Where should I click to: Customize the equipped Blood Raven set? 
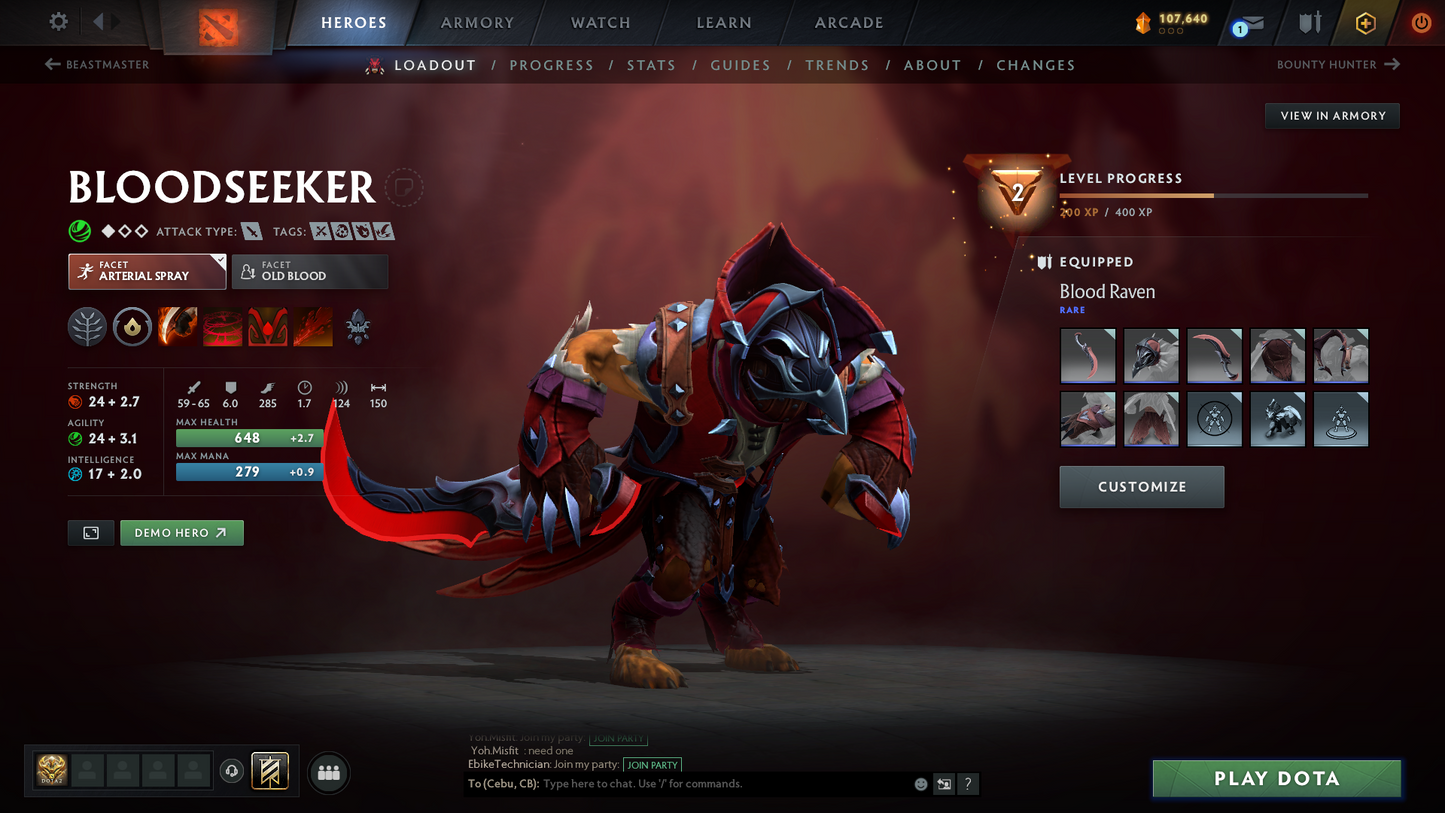click(1141, 487)
